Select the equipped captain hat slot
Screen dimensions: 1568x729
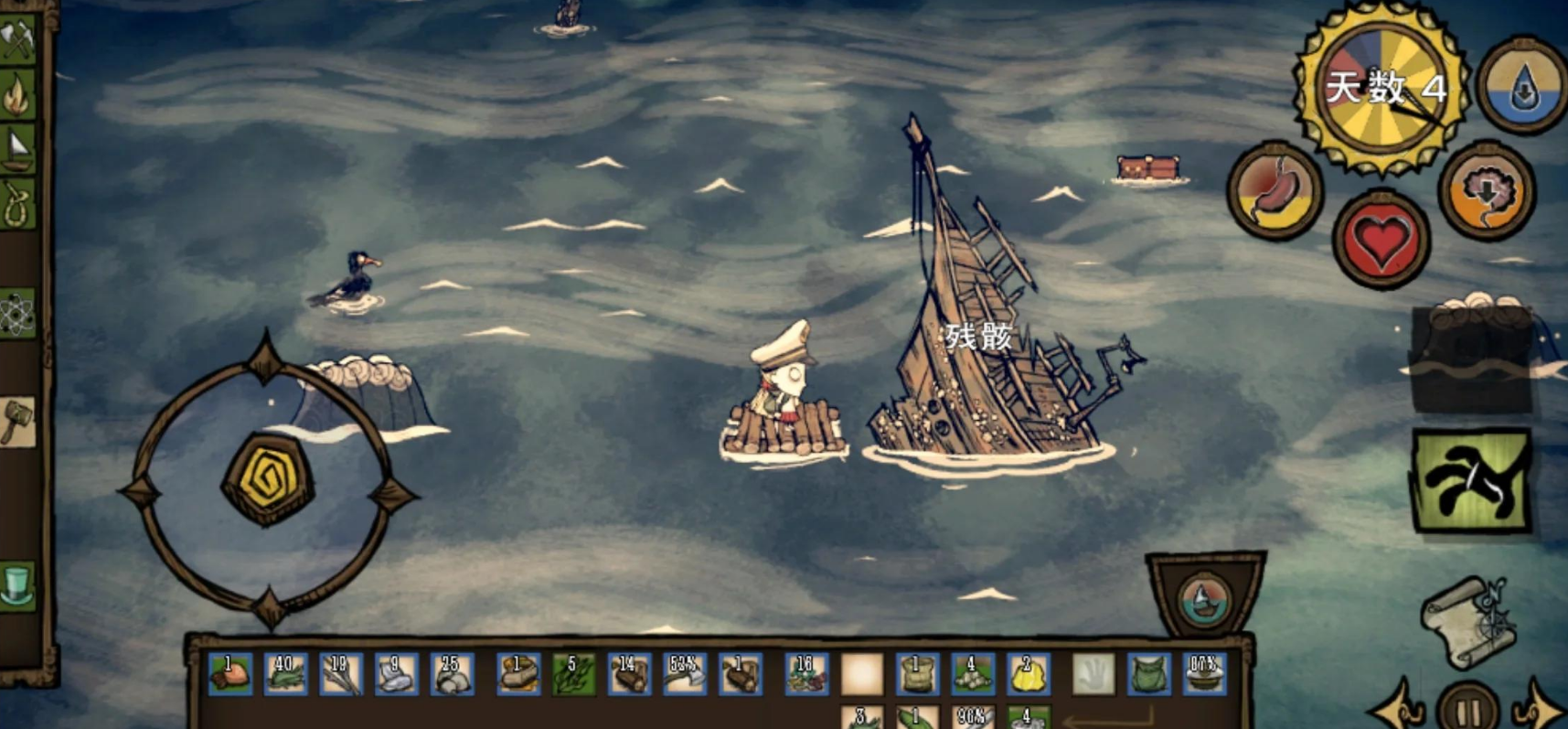coord(1204,675)
